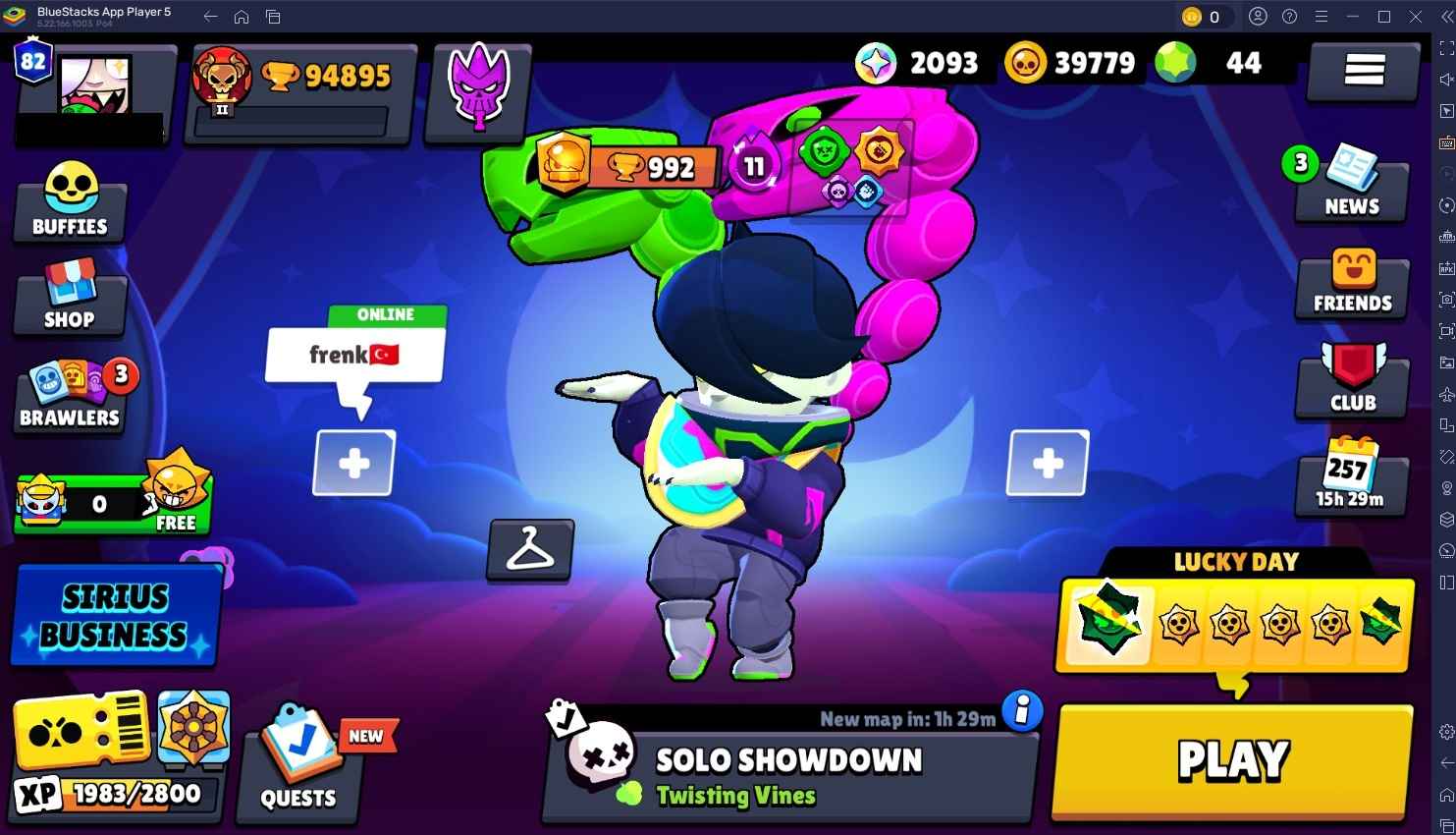Open the BlueStacks hamburger menu
The height and width of the screenshot is (835, 1456).
[1319, 17]
